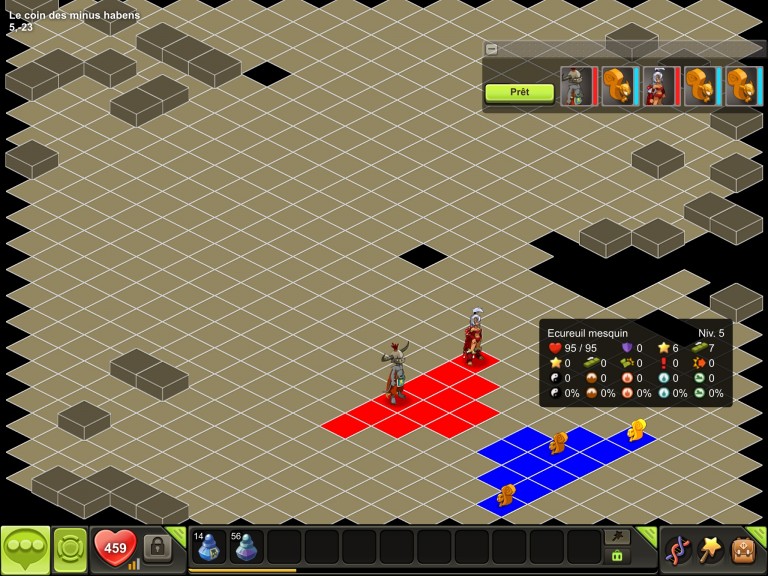Open the spells DNA helix icon
The height and width of the screenshot is (576, 768).
(678, 549)
